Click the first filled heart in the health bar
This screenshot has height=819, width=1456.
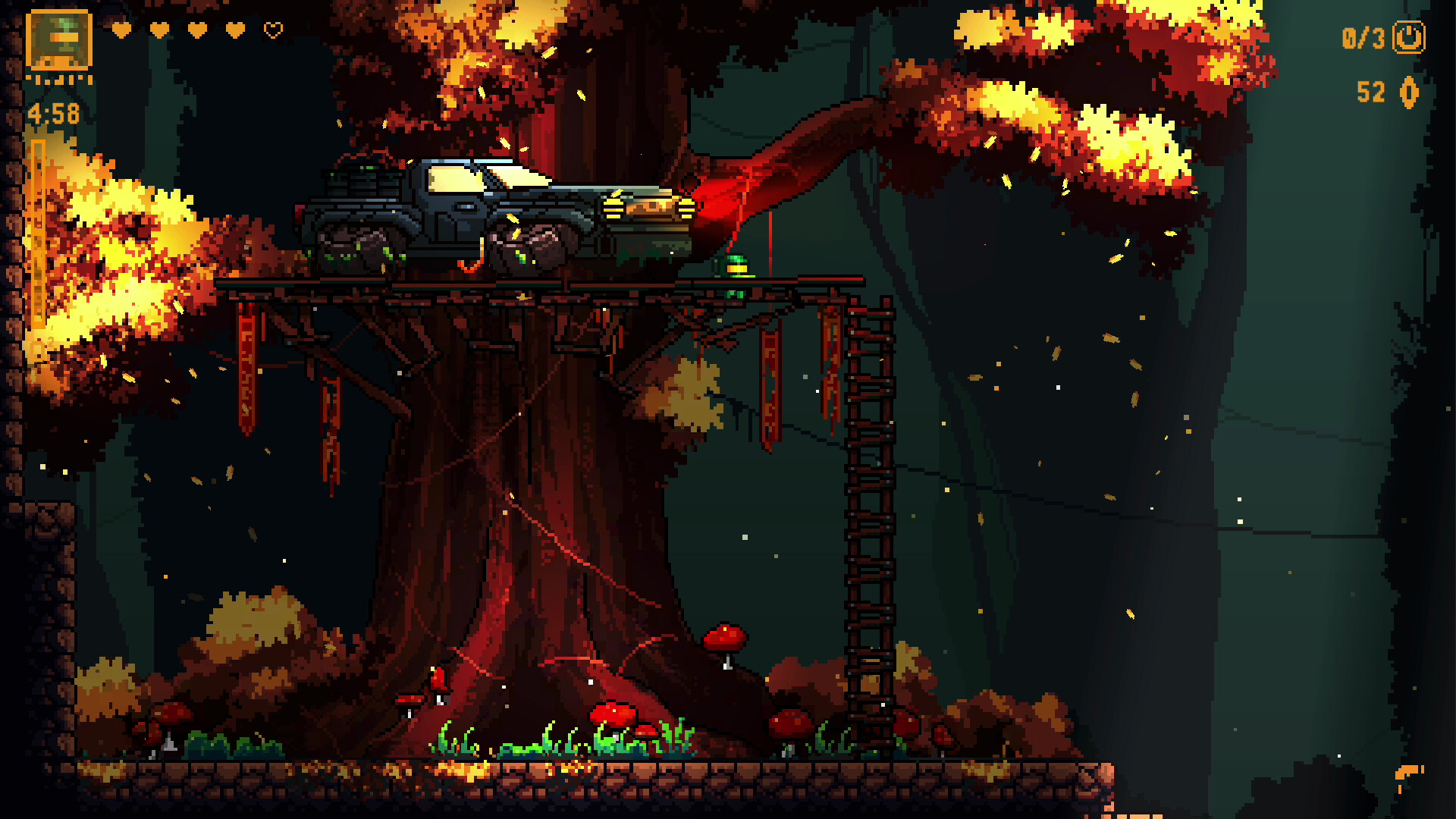coord(120,30)
